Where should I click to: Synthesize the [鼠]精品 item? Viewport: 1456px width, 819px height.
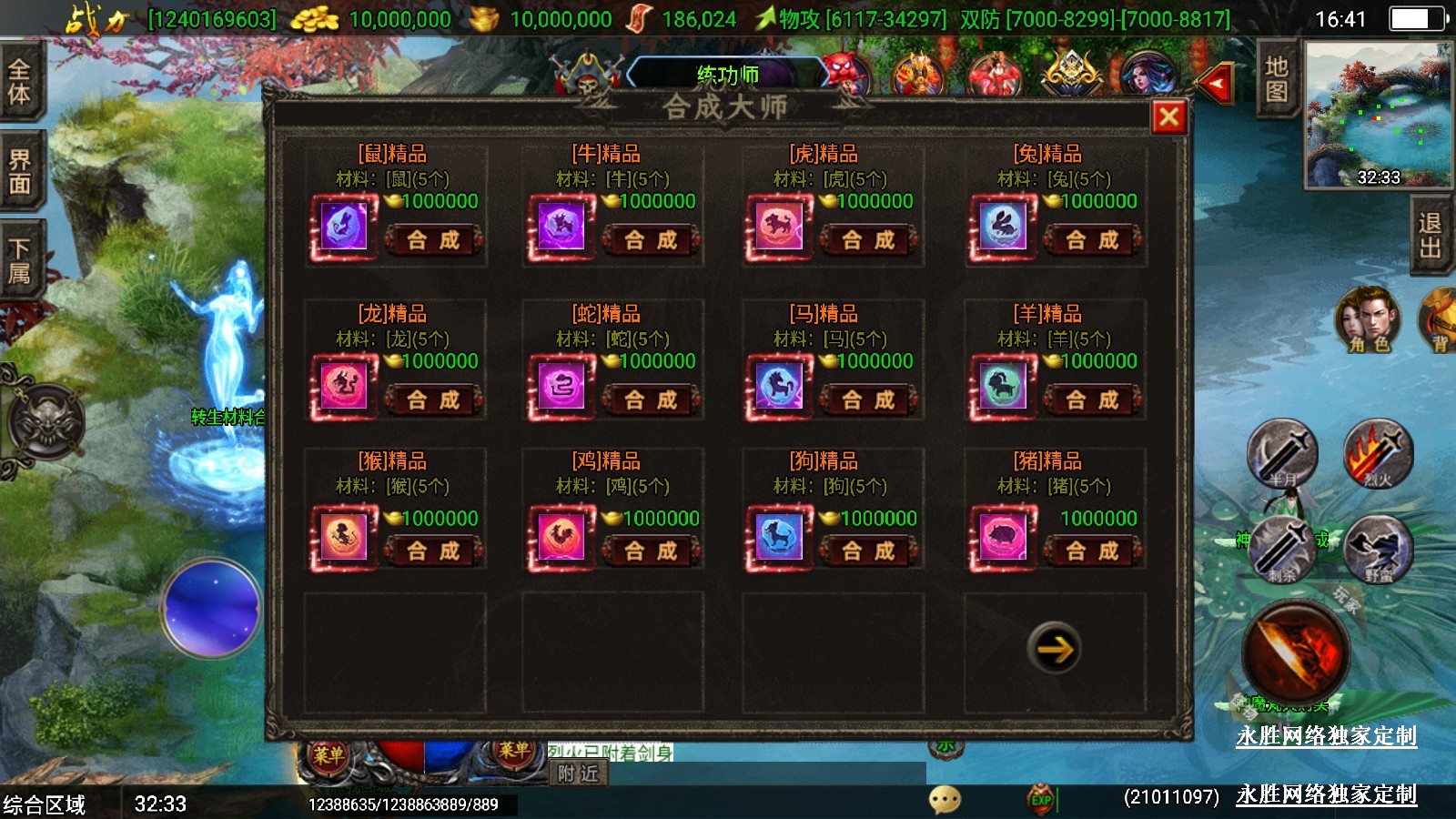433,240
